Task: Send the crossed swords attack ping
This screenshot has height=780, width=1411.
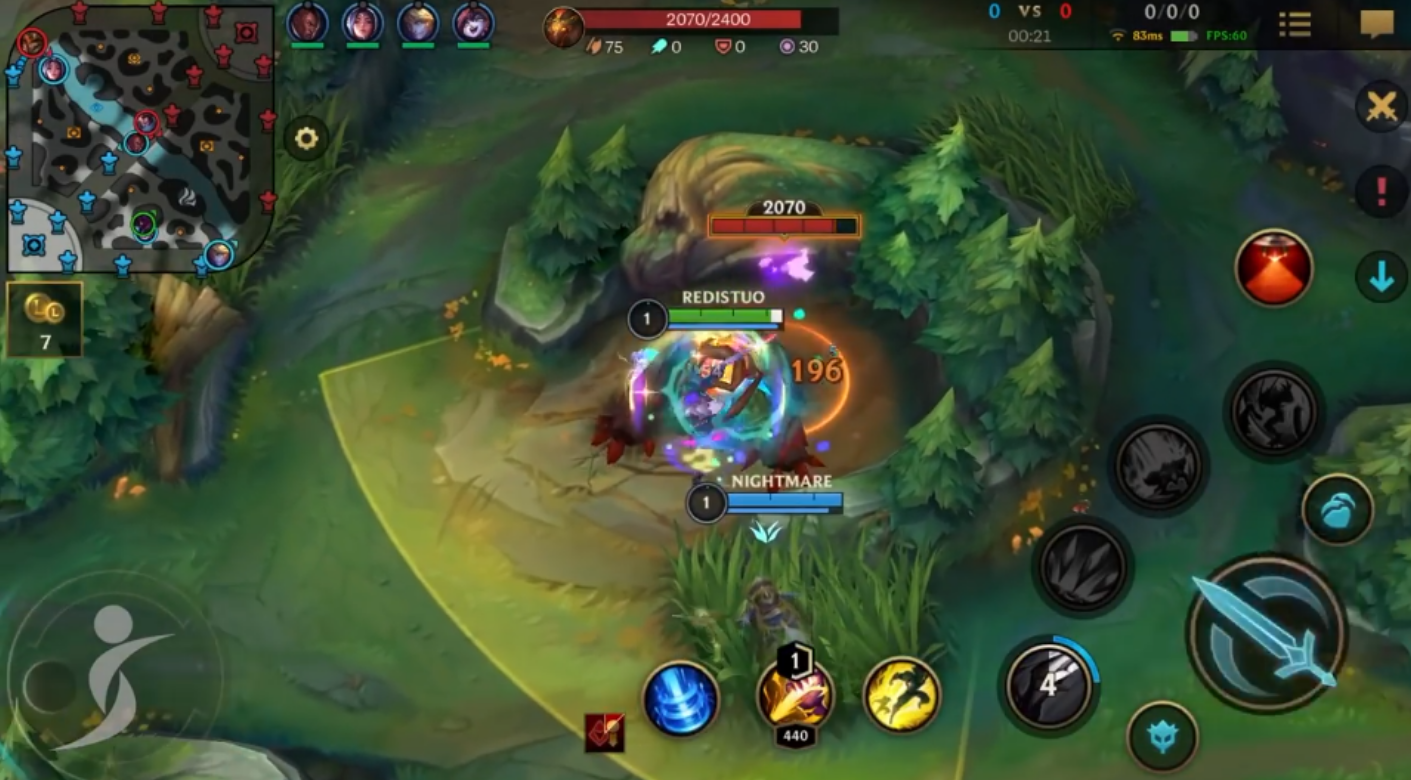Action: pos(1382,106)
